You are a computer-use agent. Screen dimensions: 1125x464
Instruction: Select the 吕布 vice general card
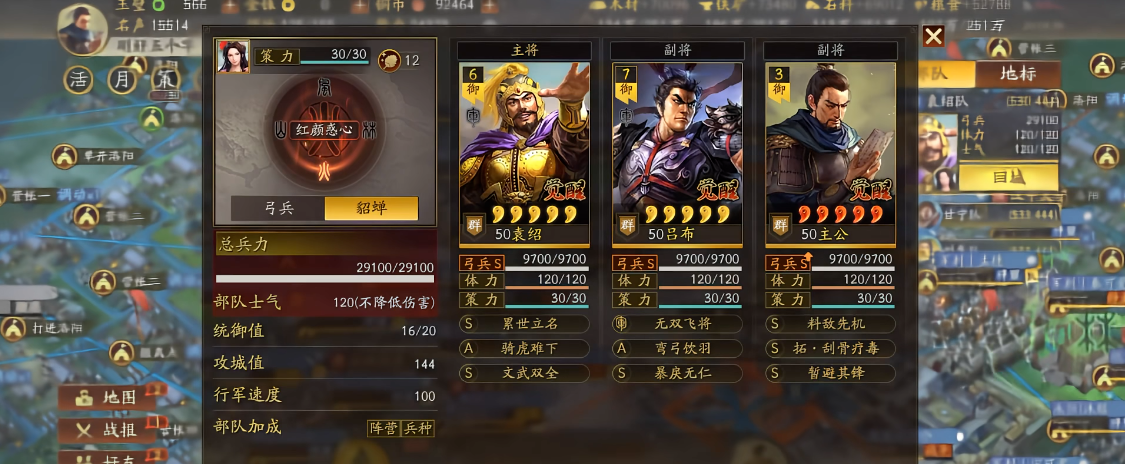point(677,150)
